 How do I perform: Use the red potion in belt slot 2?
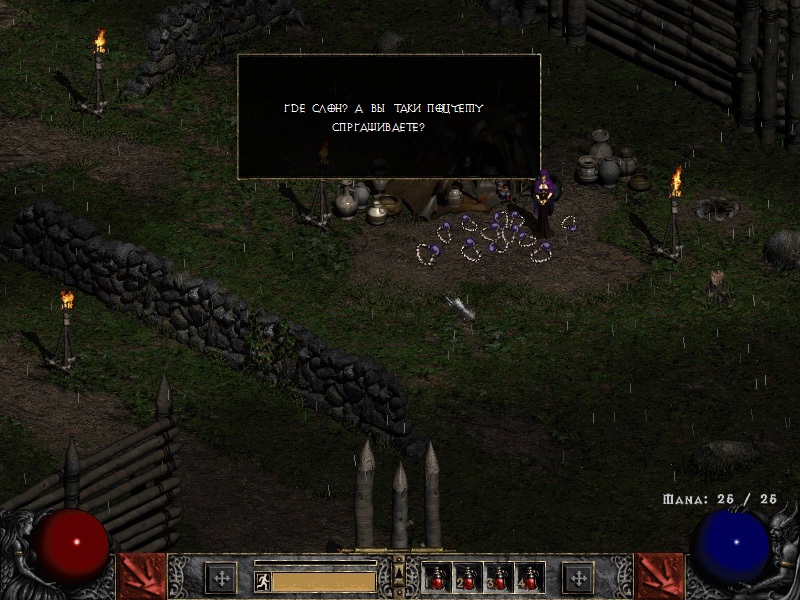(468, 577)
